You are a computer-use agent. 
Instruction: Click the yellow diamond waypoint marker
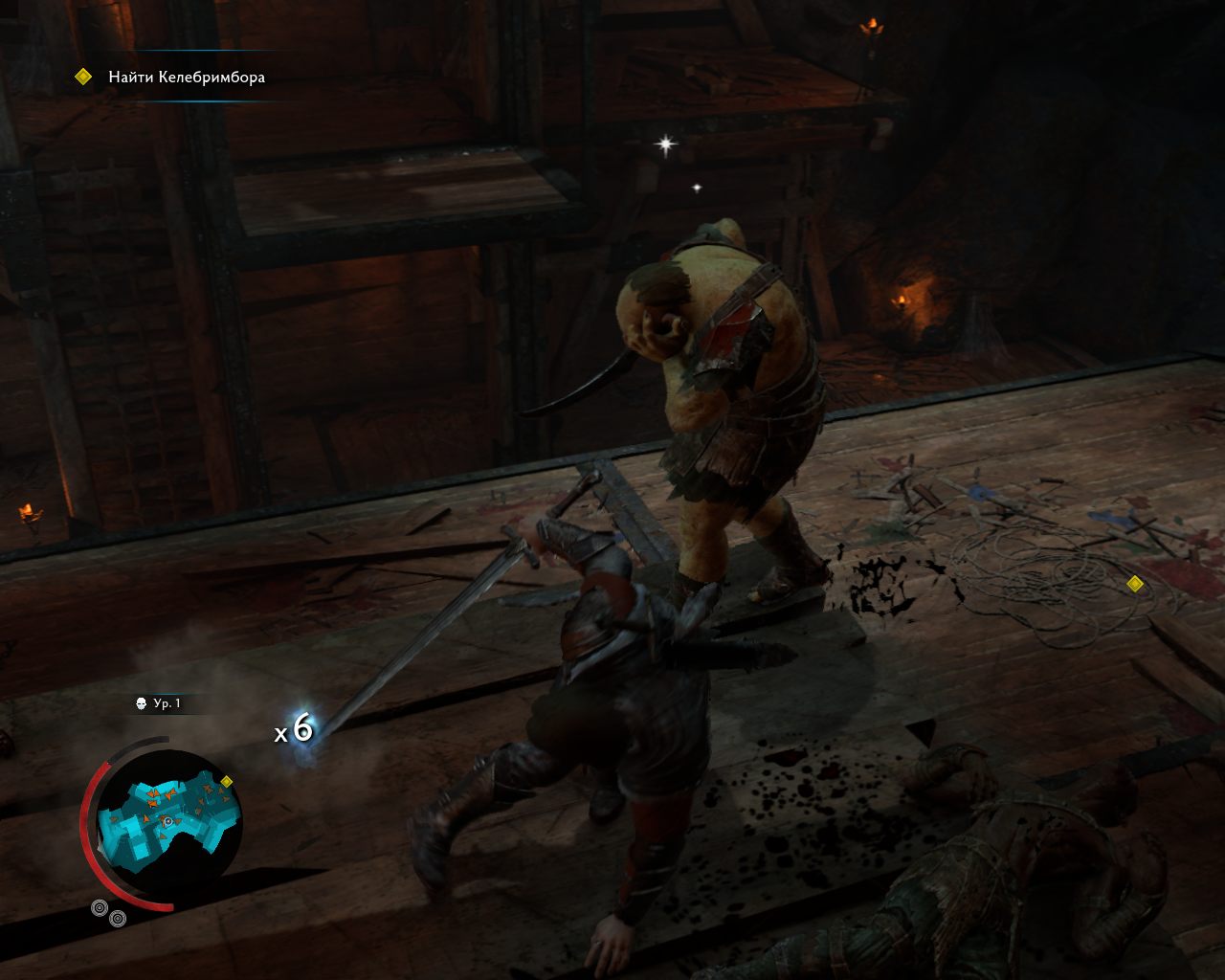1135,584
